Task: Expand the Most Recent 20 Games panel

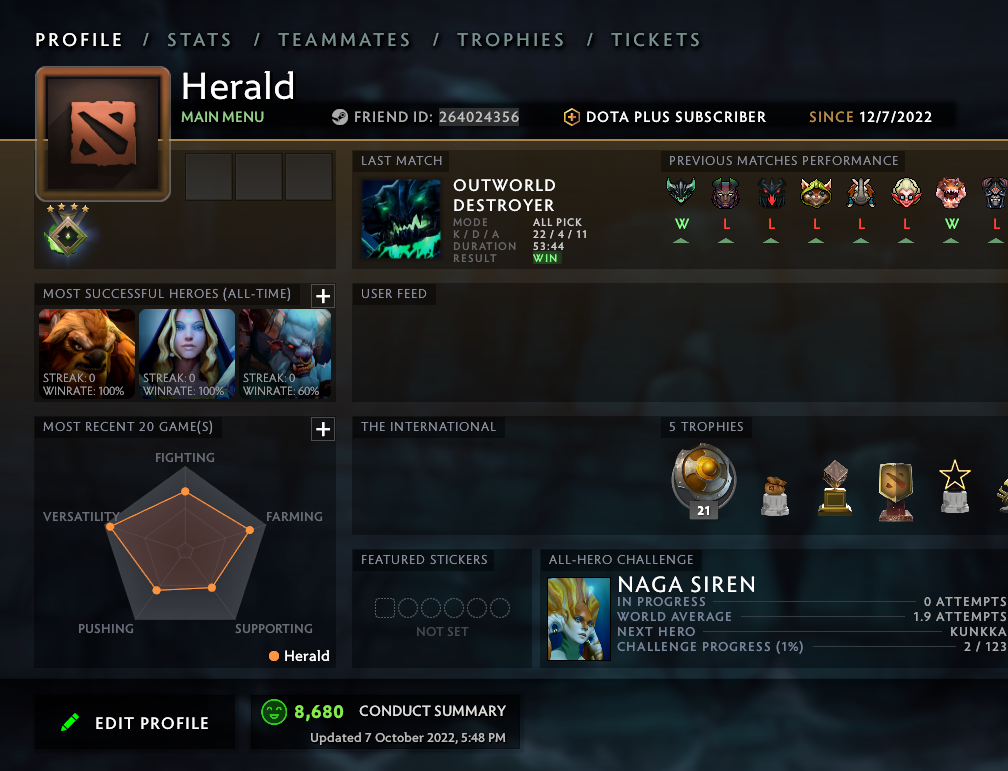Action: 323,429
